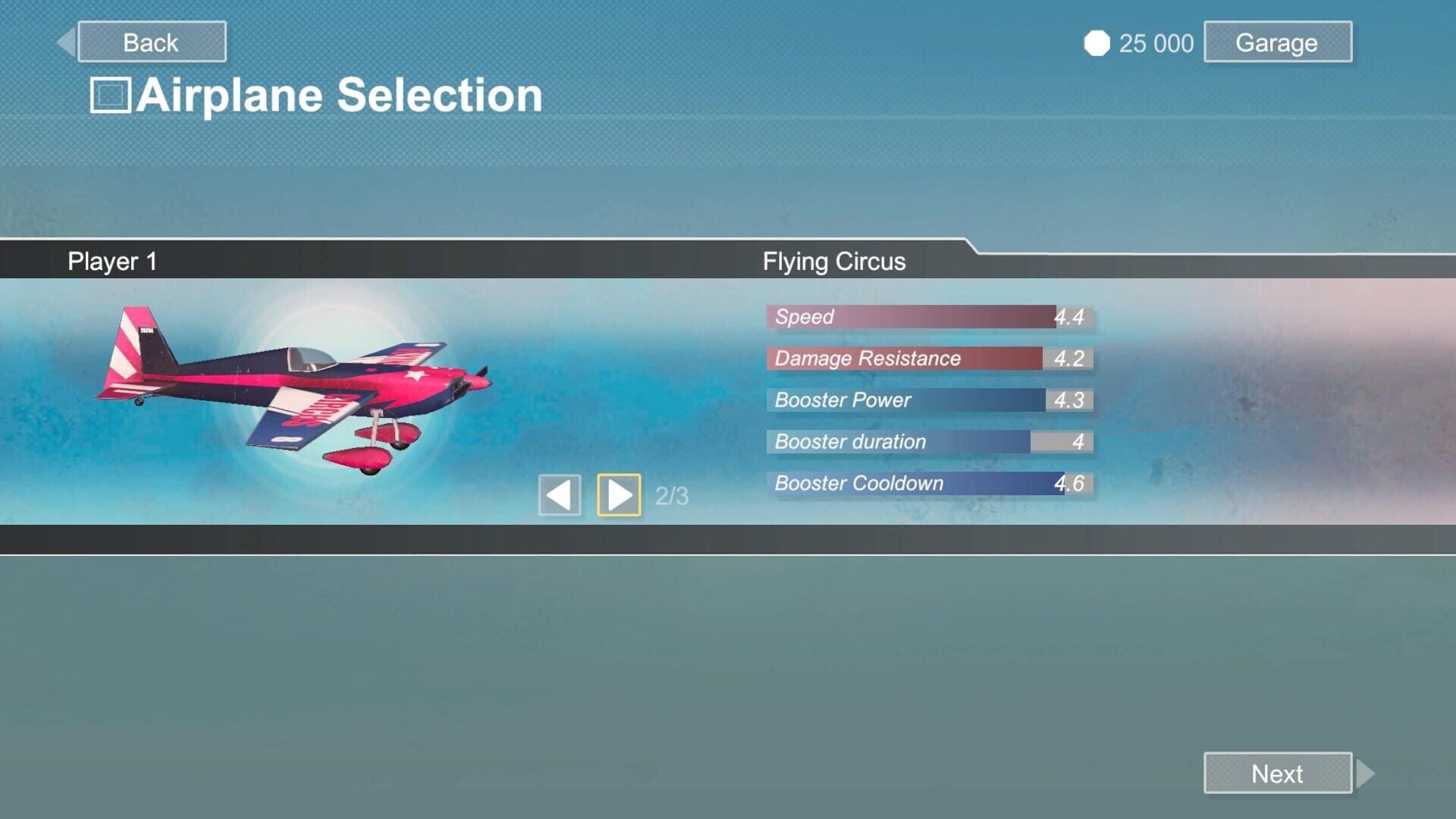
Task: Click the Back button
Action: (x=151, y=42)
